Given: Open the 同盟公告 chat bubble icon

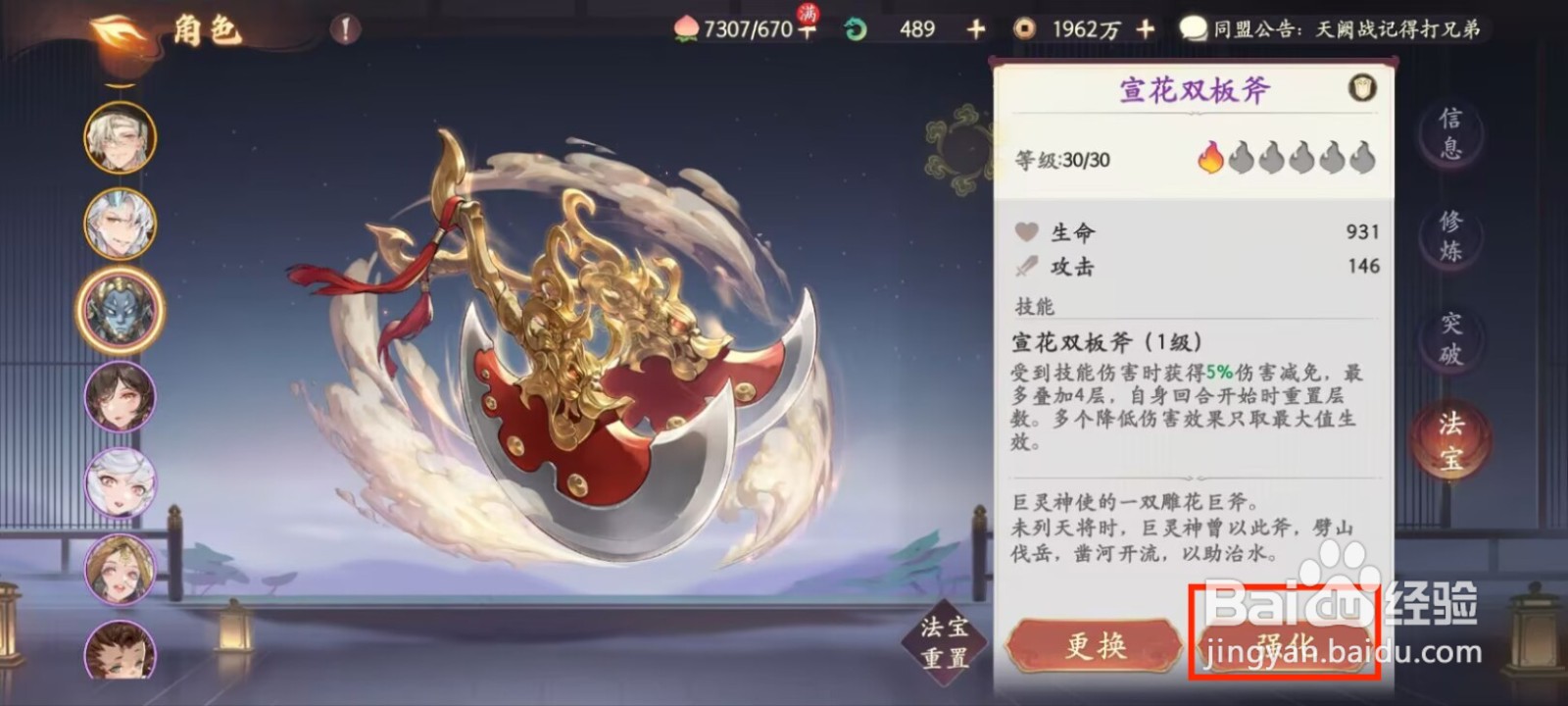Looking at the screenshot, I should click(x=1194, y=27).
